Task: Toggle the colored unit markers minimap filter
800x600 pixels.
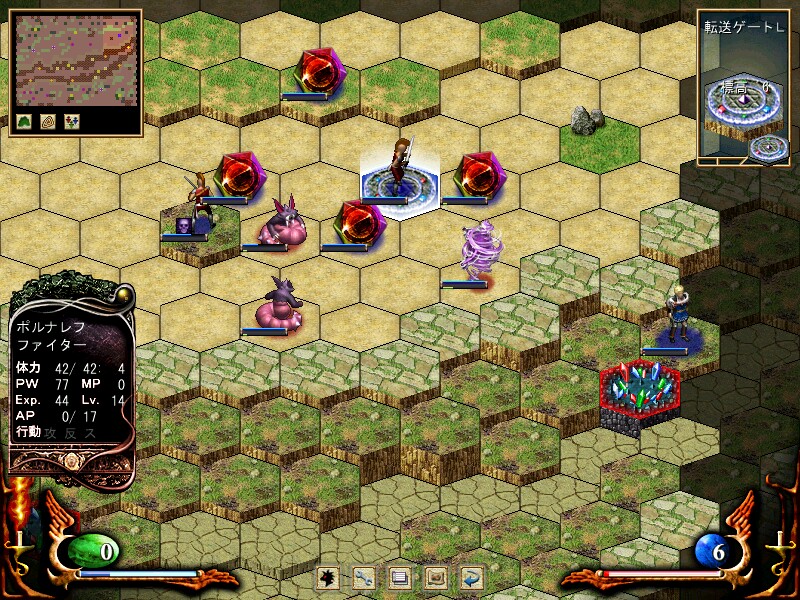Action: [72, 121]
